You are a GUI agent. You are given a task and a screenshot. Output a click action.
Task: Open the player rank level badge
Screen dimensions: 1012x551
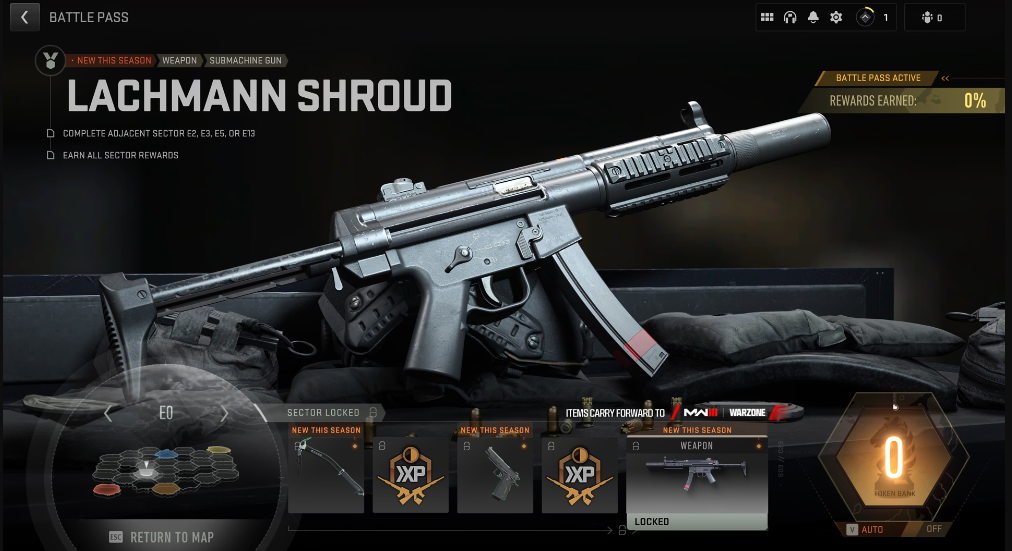pos(874,17)
